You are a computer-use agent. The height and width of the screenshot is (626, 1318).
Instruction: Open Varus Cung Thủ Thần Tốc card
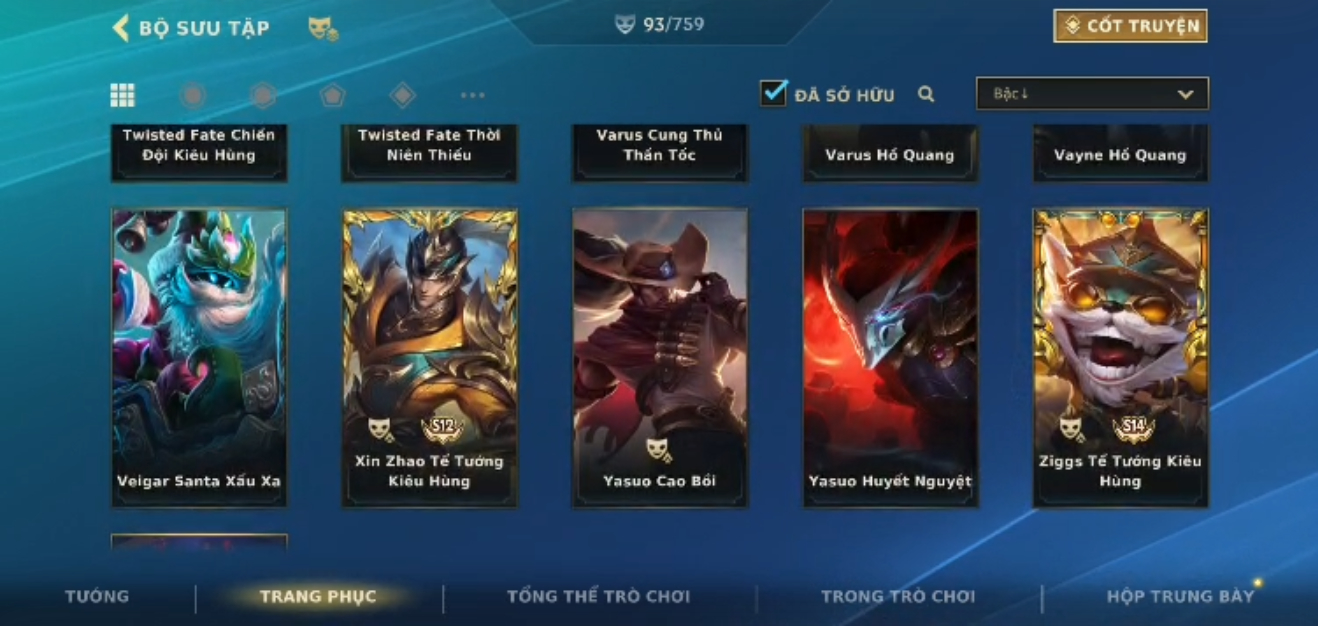click(x=659, y=150)
